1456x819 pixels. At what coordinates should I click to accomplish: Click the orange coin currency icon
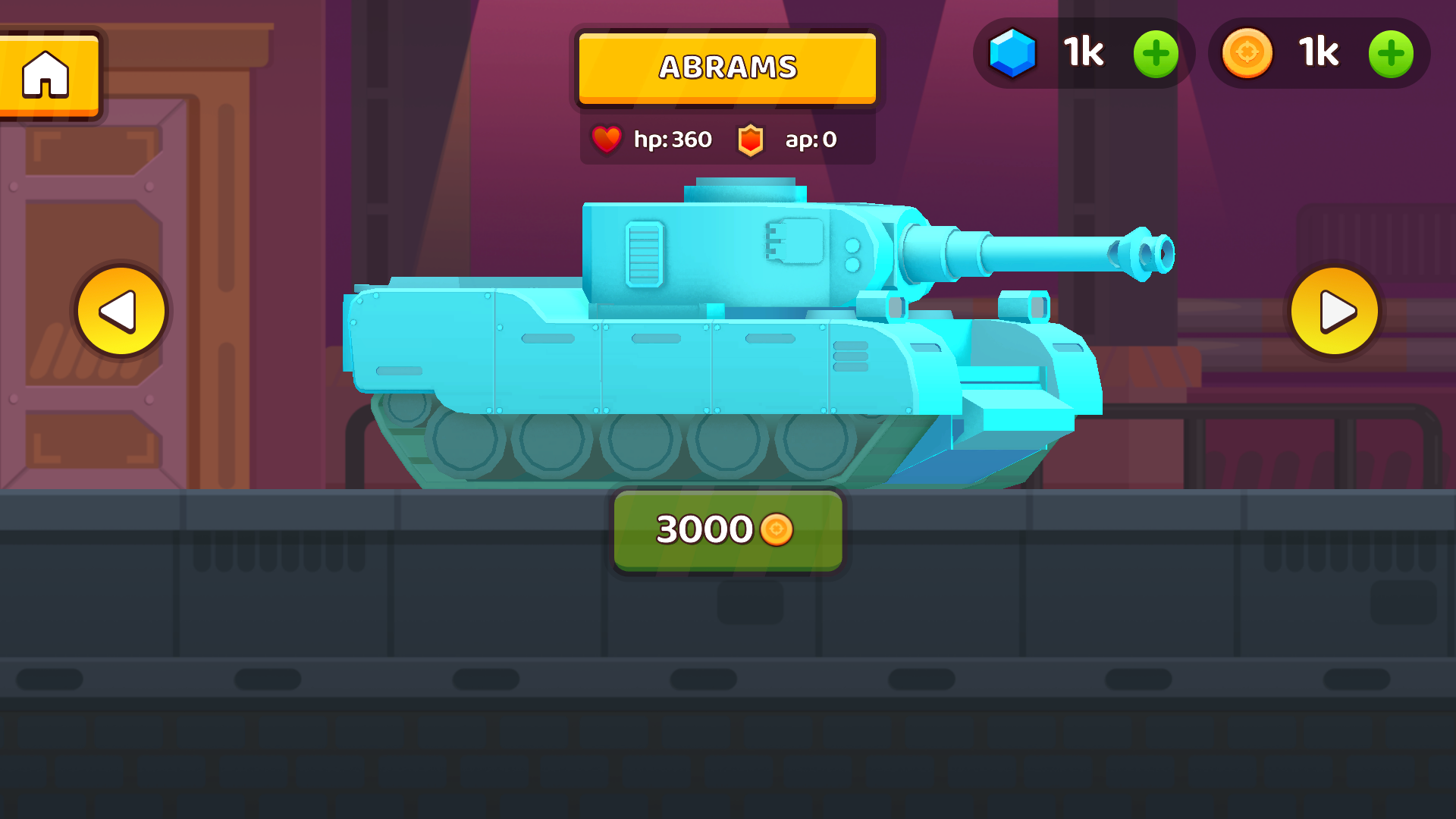(1248, 53)
